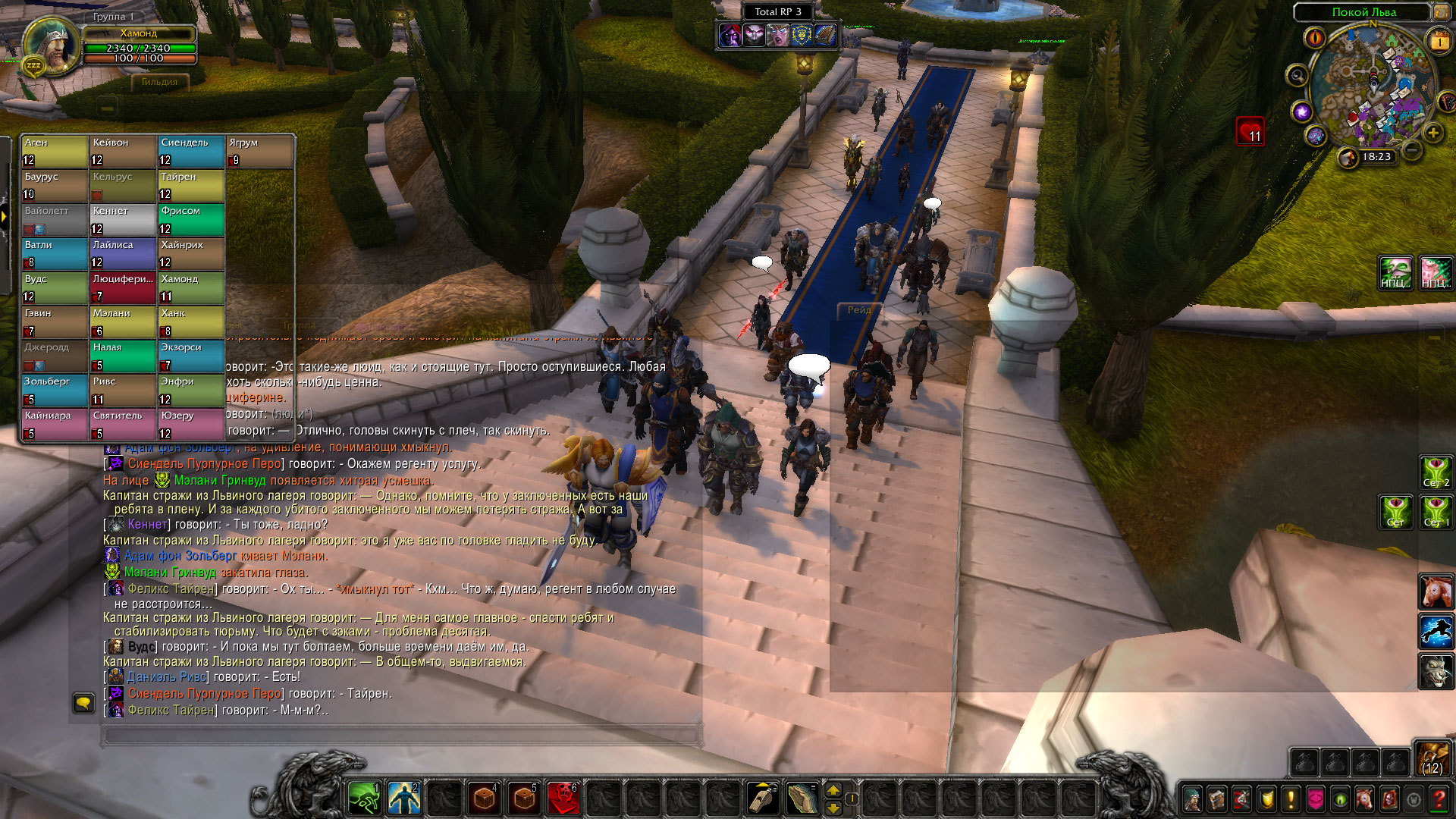This screenshot has width=1456, height=819.
Task: Select Фрисом in the raid frames
Action: pyautogui.click(x=191, y=220)
